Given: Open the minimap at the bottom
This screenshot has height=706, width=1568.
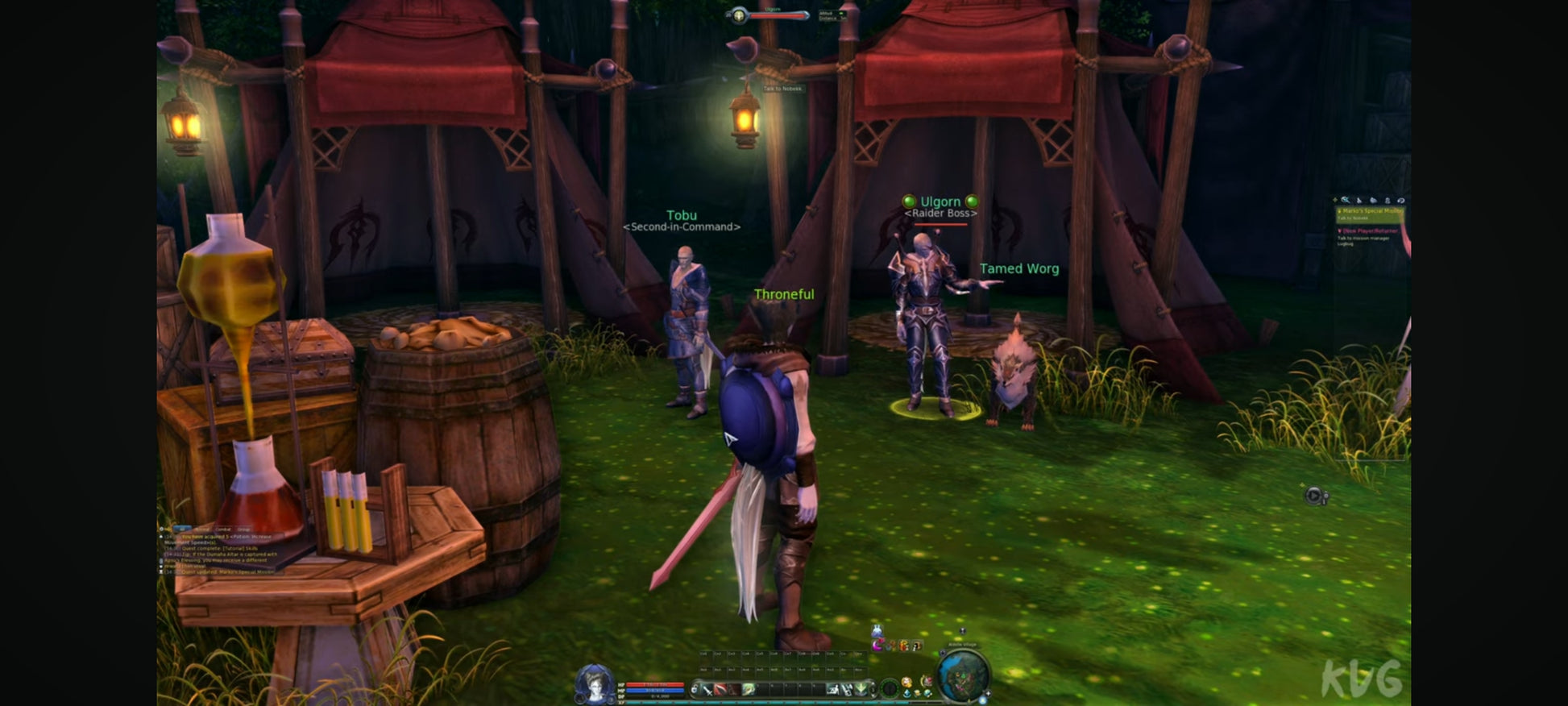Looking at the screenshot, I should tap(962, 674).
